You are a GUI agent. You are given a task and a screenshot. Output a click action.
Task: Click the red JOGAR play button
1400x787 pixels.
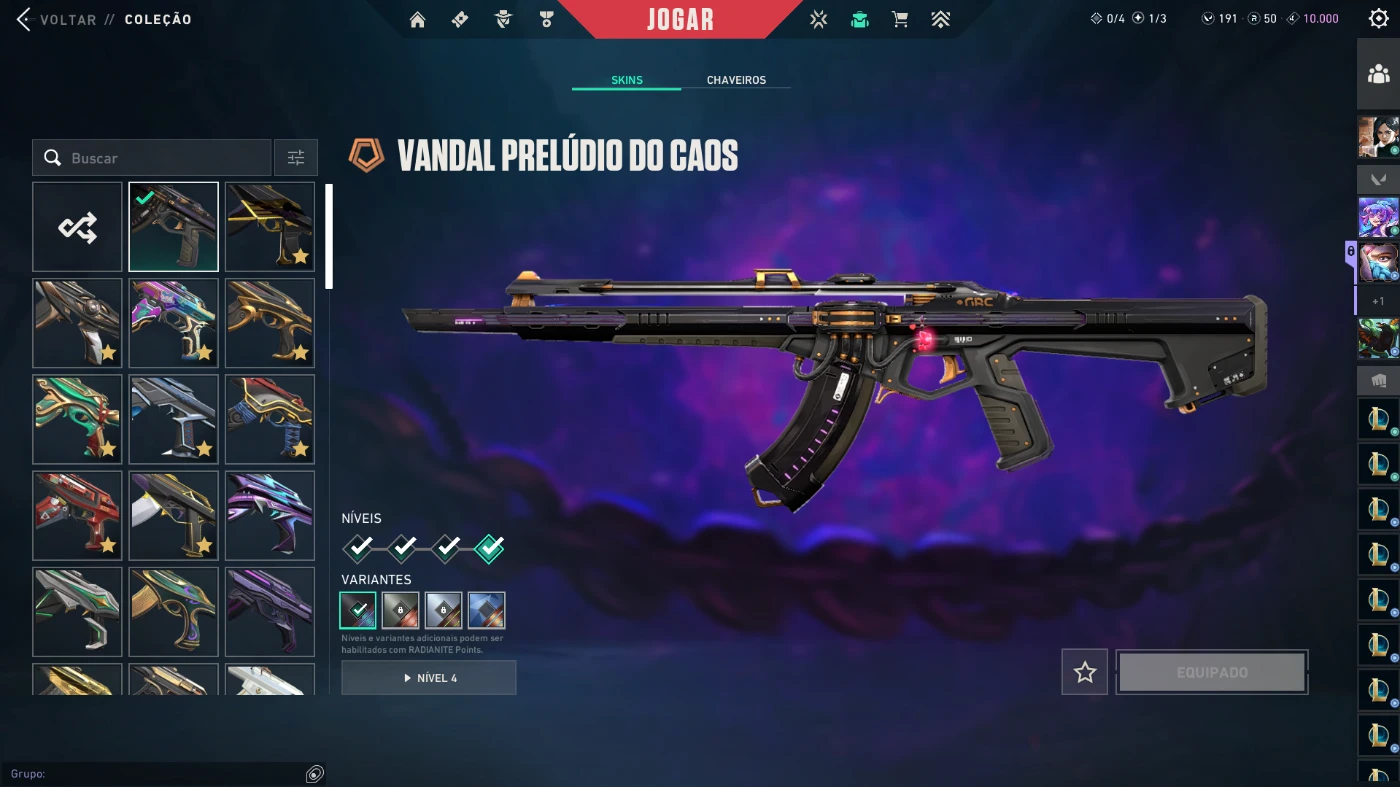pyautogui.click(x=680, y=19)
